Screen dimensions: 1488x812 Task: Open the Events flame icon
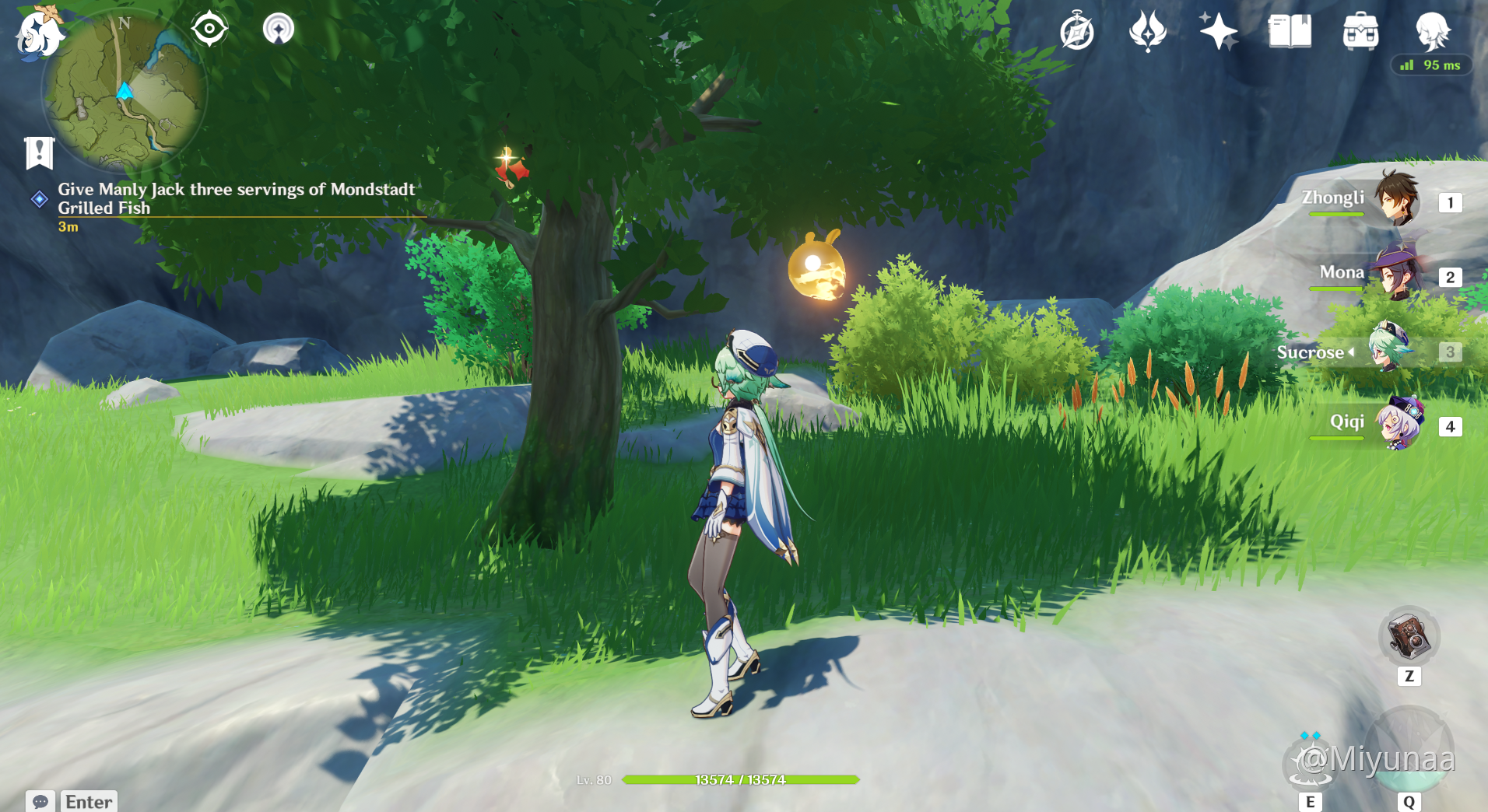coord(1147,32)
